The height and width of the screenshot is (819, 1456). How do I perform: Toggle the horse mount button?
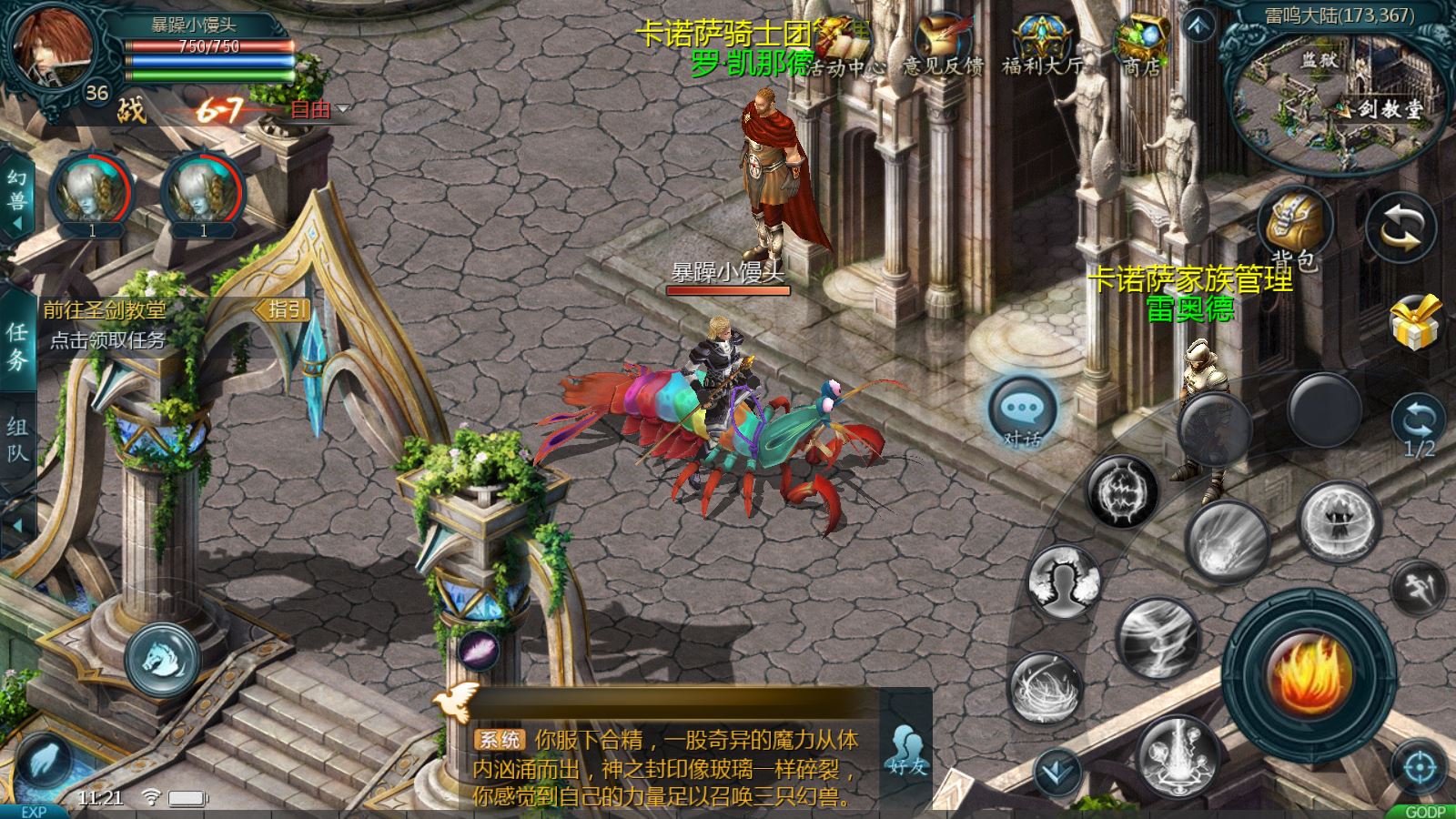(x=163, y=659)
